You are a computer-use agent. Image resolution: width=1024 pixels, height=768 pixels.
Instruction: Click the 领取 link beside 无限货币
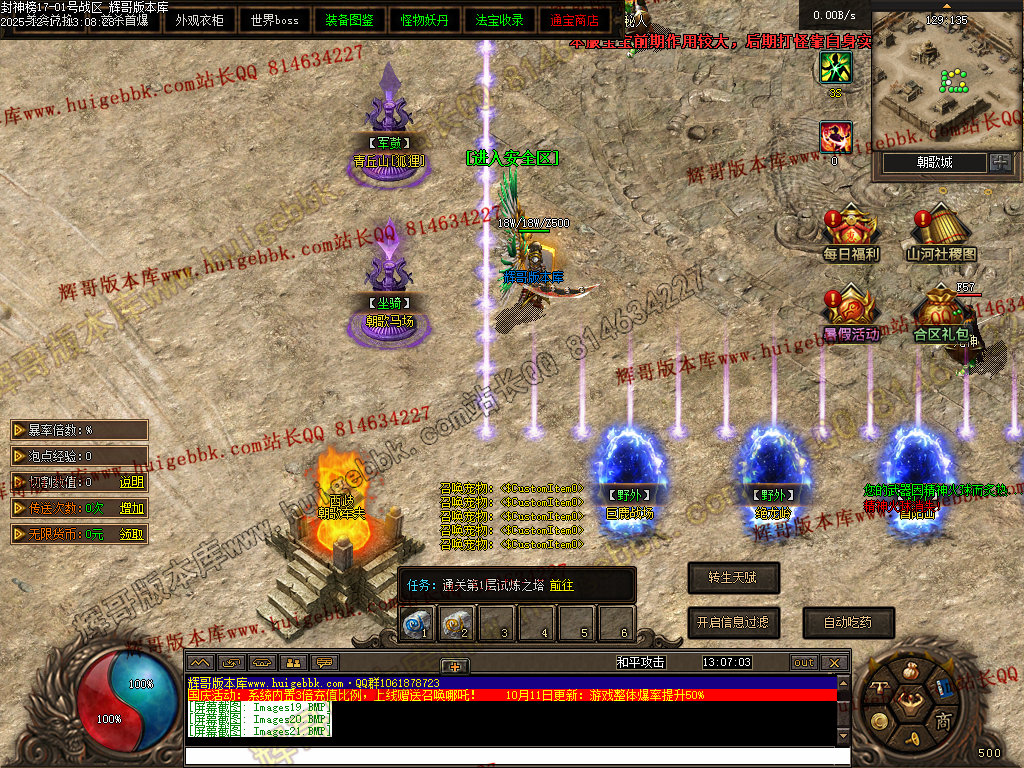[x=132, y=534]
